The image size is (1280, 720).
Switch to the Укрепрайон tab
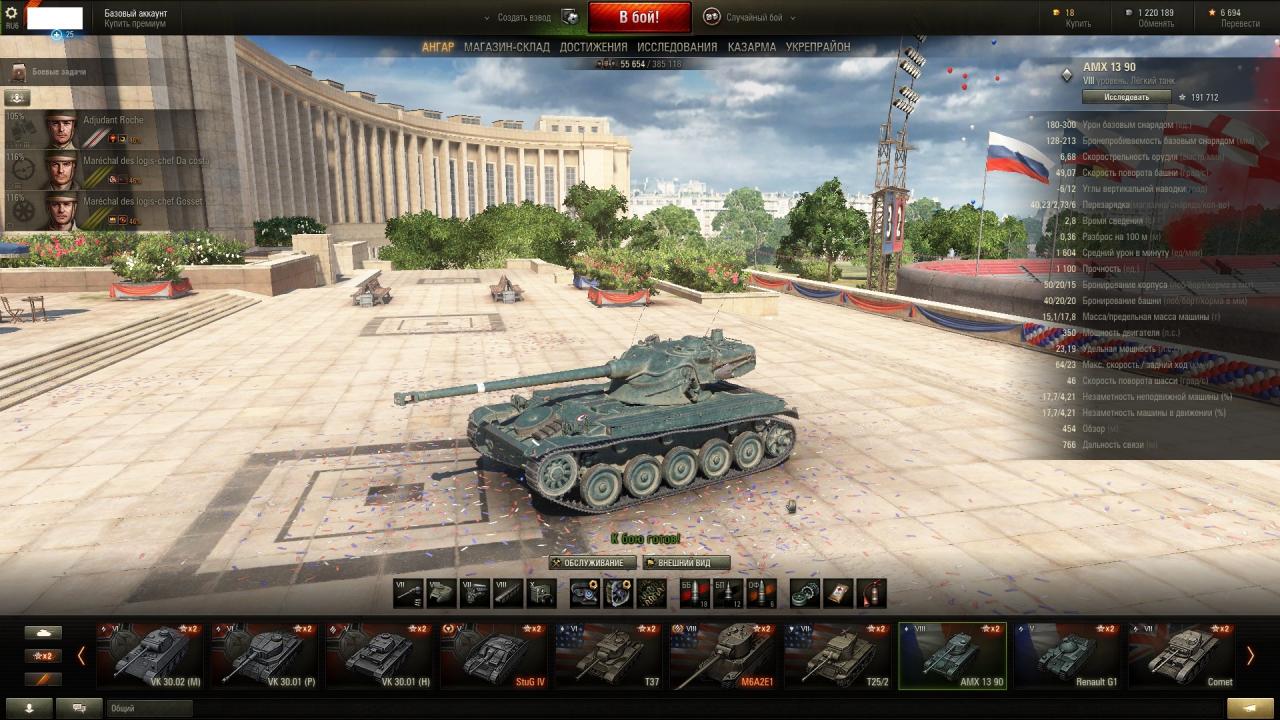point(818,47)
